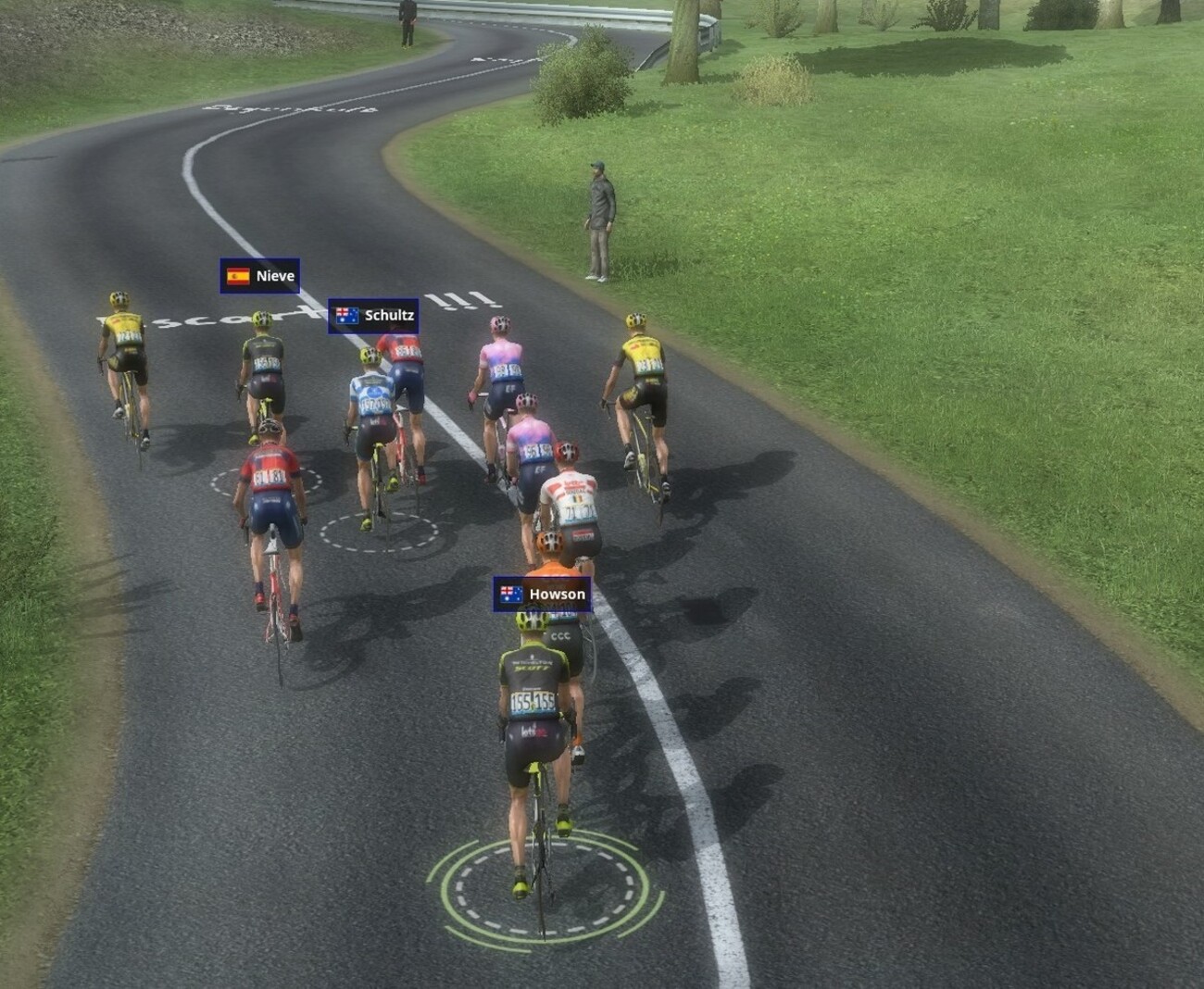Click the Schultz rider name label

tap(373, 316)
